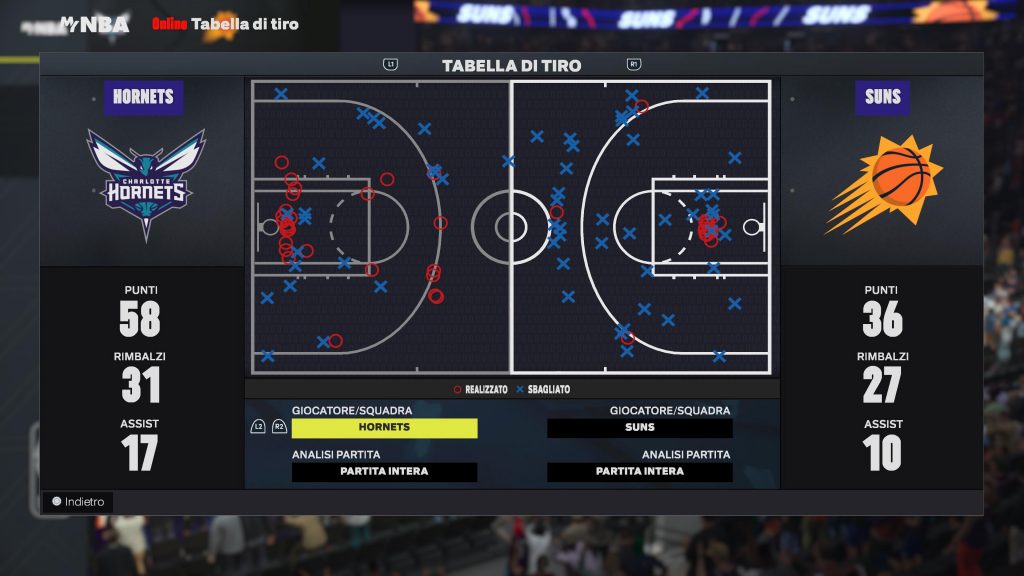Choose the SUNS player/team selector

(x=640, y=428)
